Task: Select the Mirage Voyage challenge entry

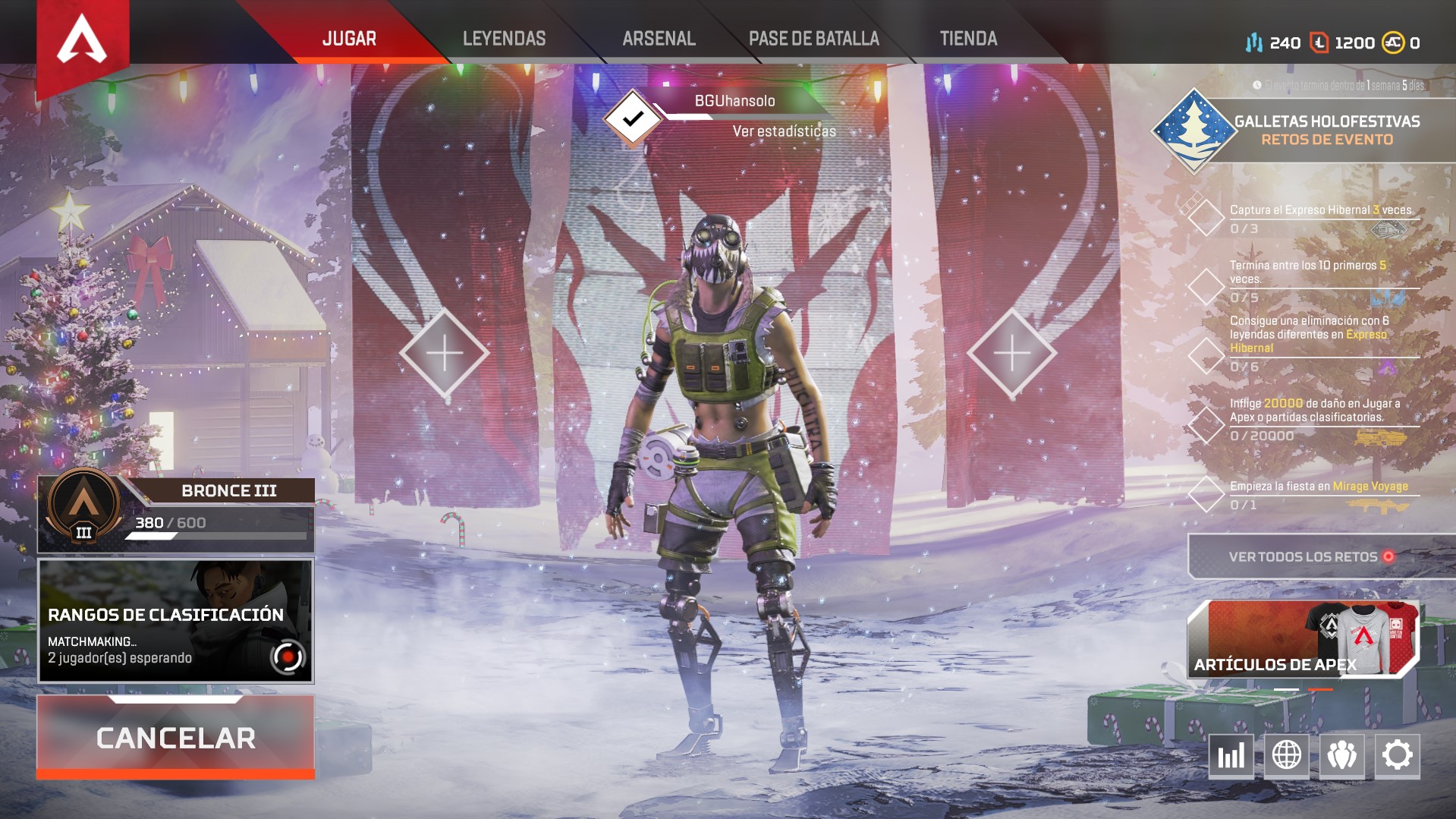Action: pos(1319,494)
